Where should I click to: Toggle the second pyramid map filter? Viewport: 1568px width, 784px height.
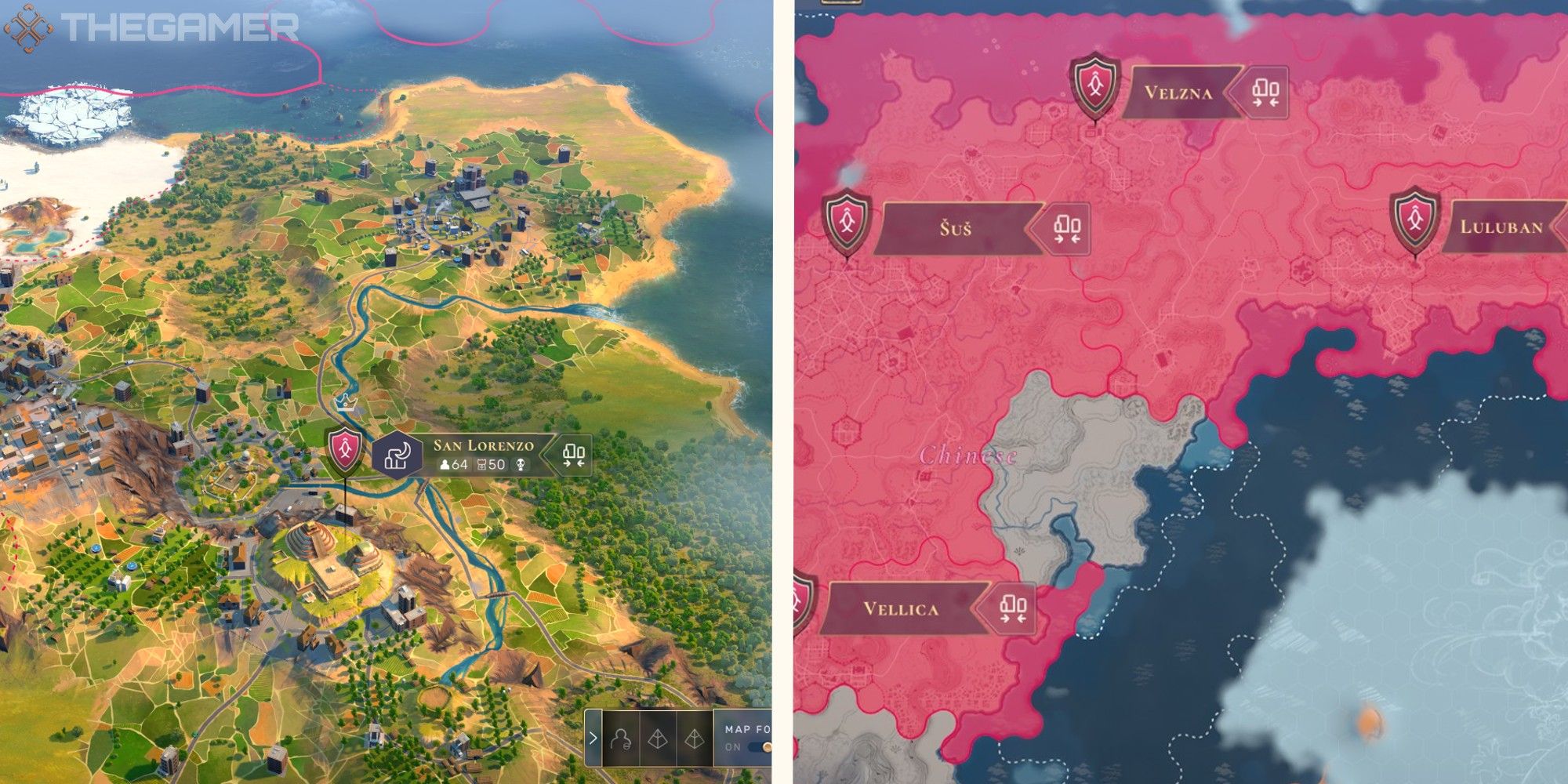tap(694, 739)
